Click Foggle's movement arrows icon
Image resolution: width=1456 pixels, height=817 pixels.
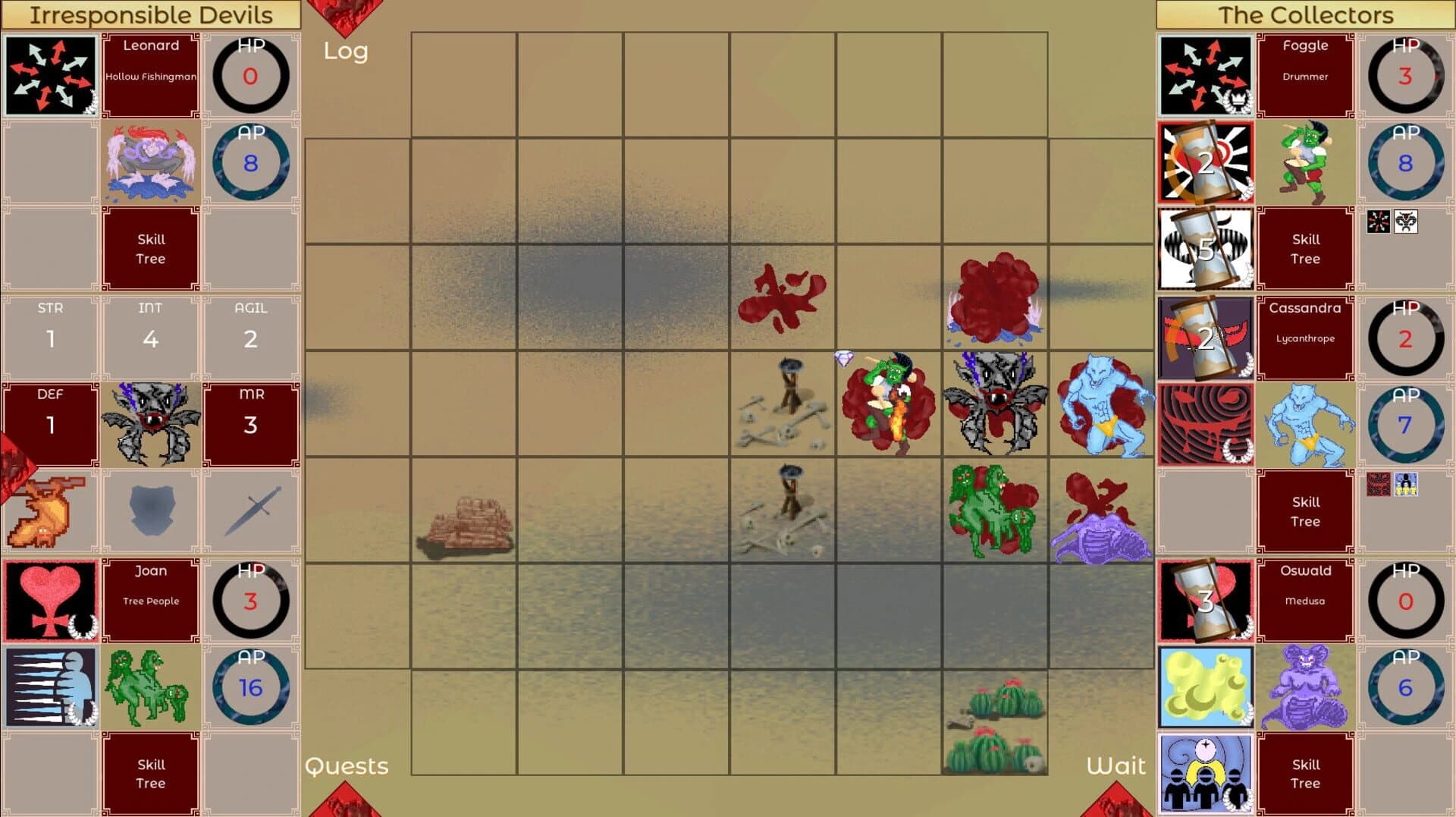tap(1205, 73)
